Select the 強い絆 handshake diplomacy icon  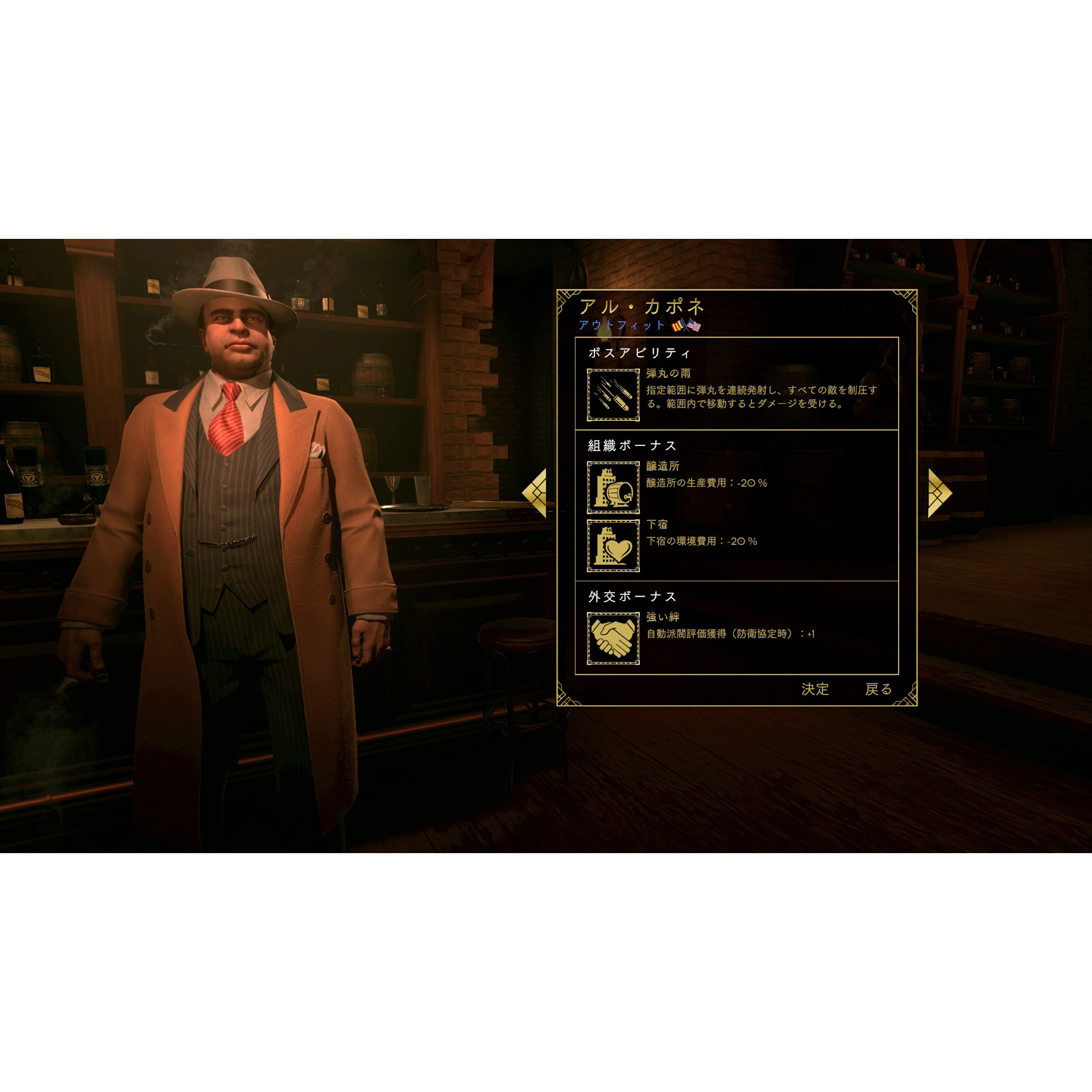tap(613, 638)
